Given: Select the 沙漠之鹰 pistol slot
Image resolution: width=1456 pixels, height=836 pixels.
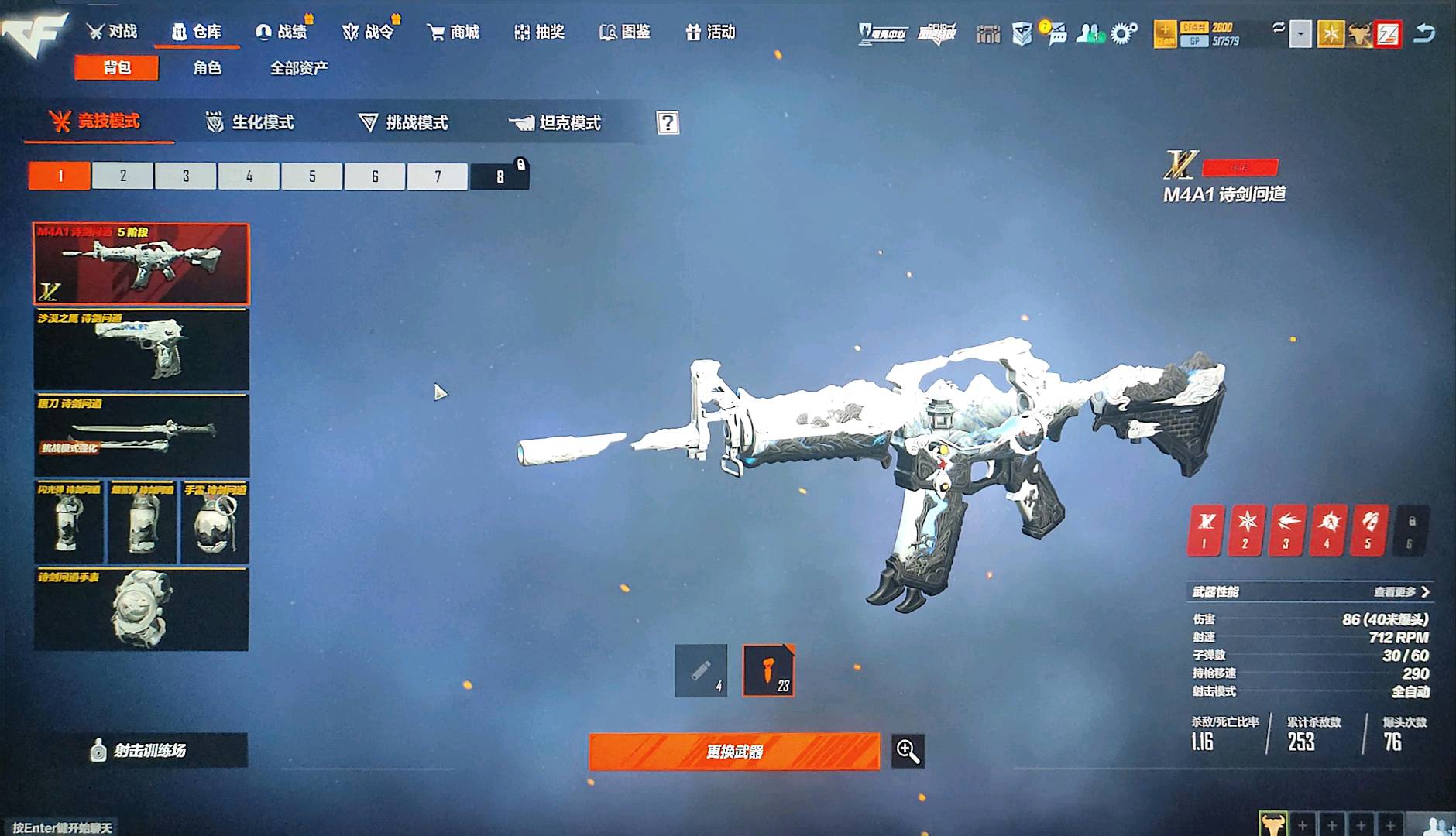Looking at the screenshot, I should (x=142, y=350).
